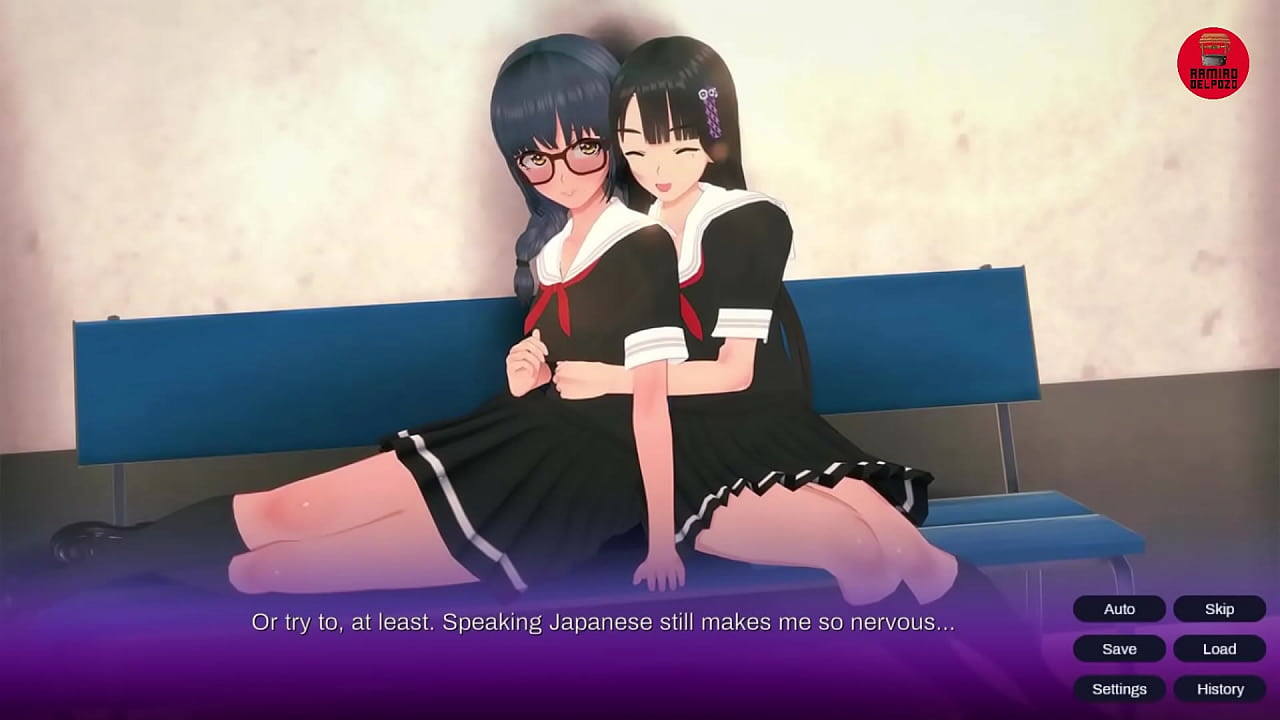Image resolution: width=1280 pixels, height=720 pixels.
Task: Load a previously saved game
Action: tap(1219, 649)
